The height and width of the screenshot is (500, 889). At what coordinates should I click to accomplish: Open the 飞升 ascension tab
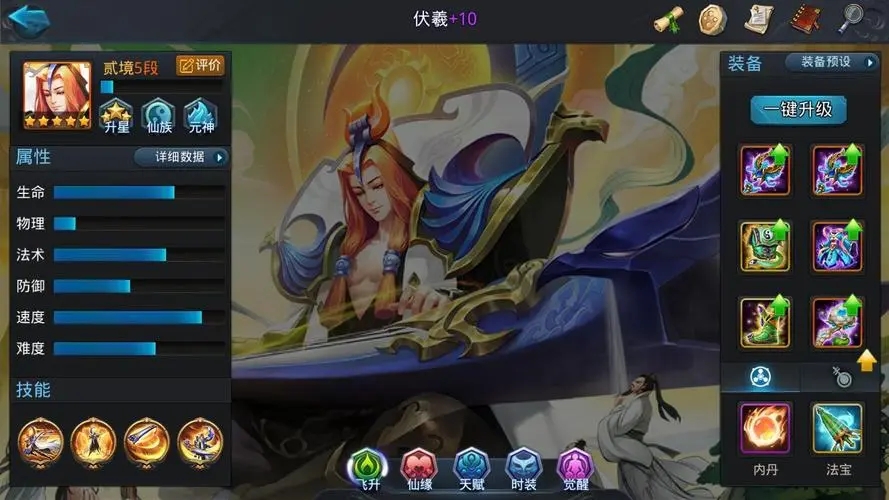367,467
